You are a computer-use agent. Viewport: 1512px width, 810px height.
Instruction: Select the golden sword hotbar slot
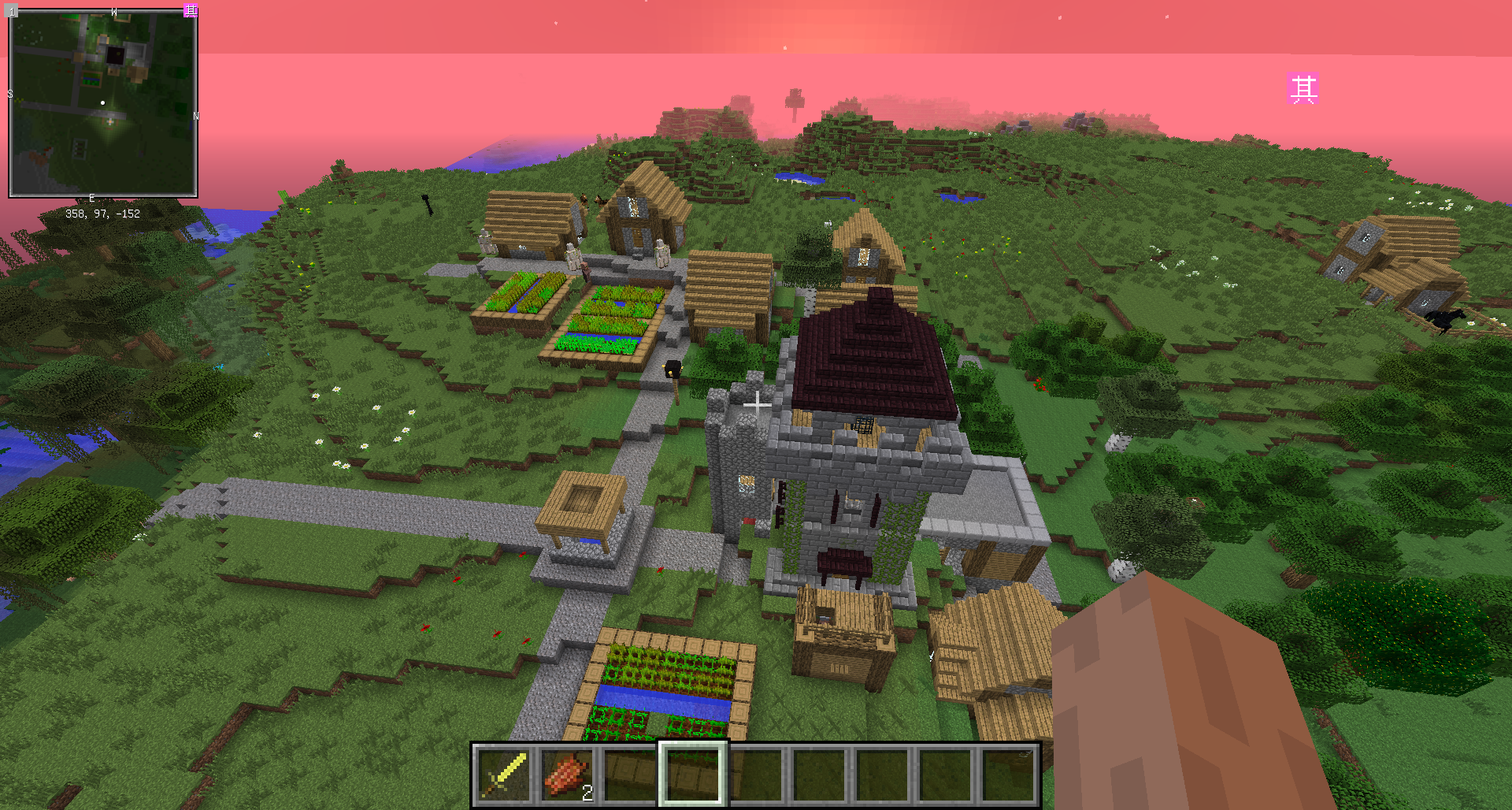pos(505,775)
